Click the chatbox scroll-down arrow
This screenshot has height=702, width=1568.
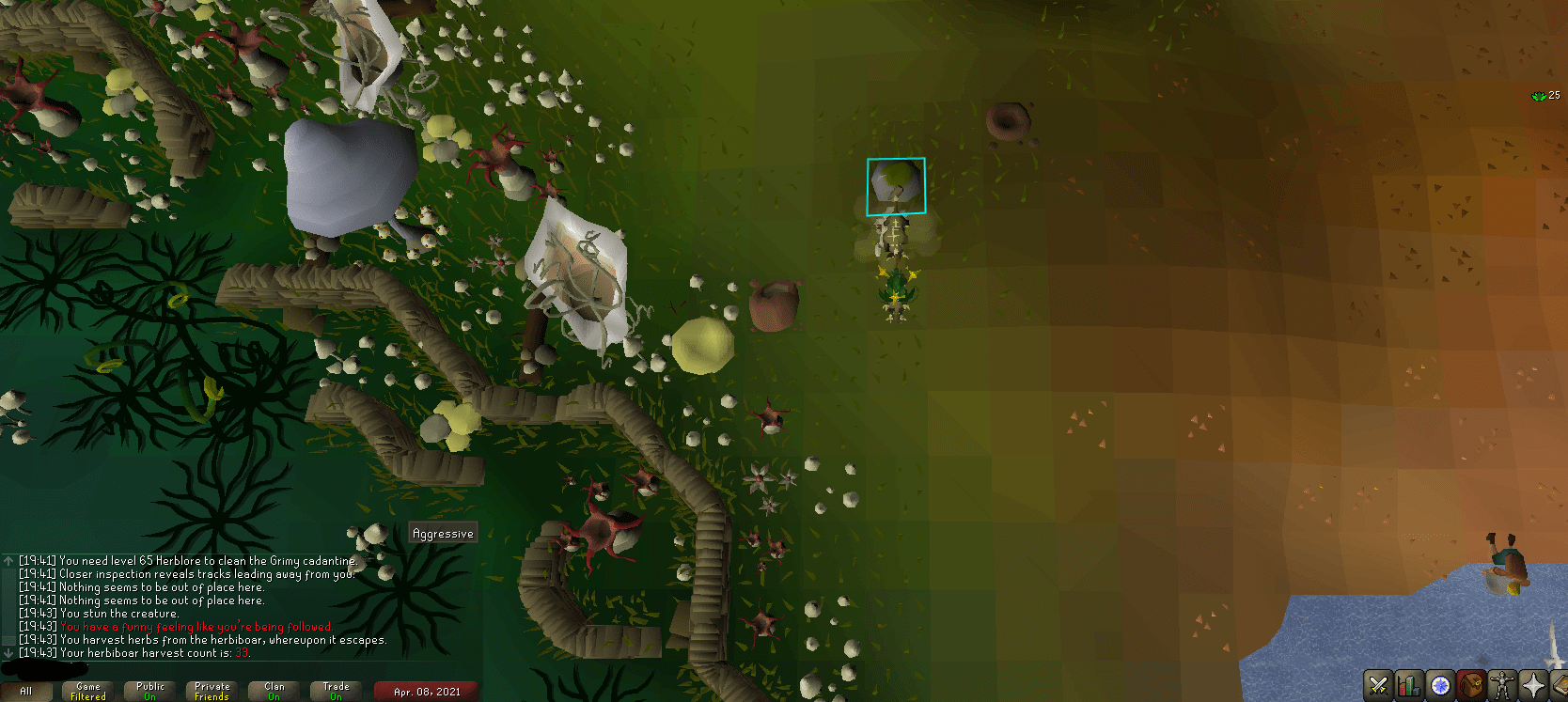click(7, 652)
